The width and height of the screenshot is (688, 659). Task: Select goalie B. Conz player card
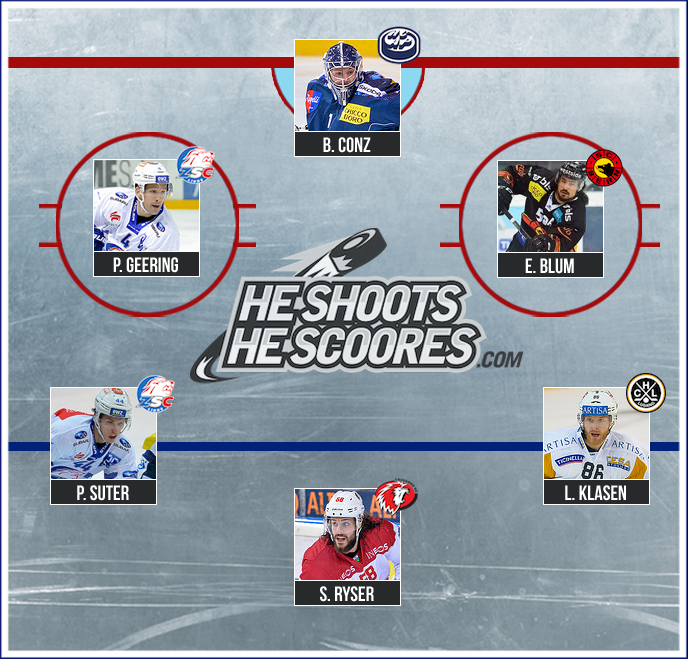coord(347,98)
